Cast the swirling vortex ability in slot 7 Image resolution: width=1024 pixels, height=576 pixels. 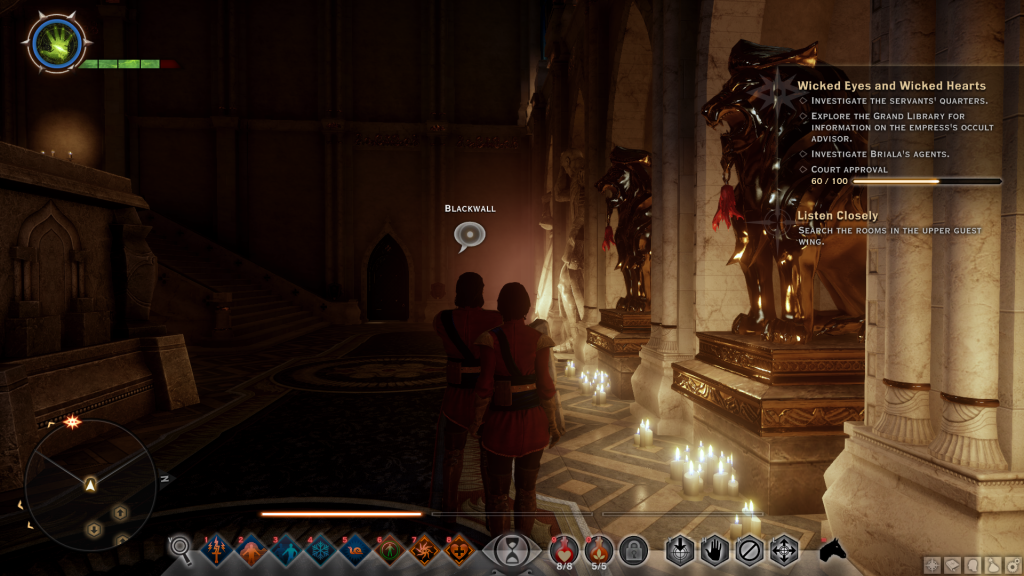coord(427,549)
